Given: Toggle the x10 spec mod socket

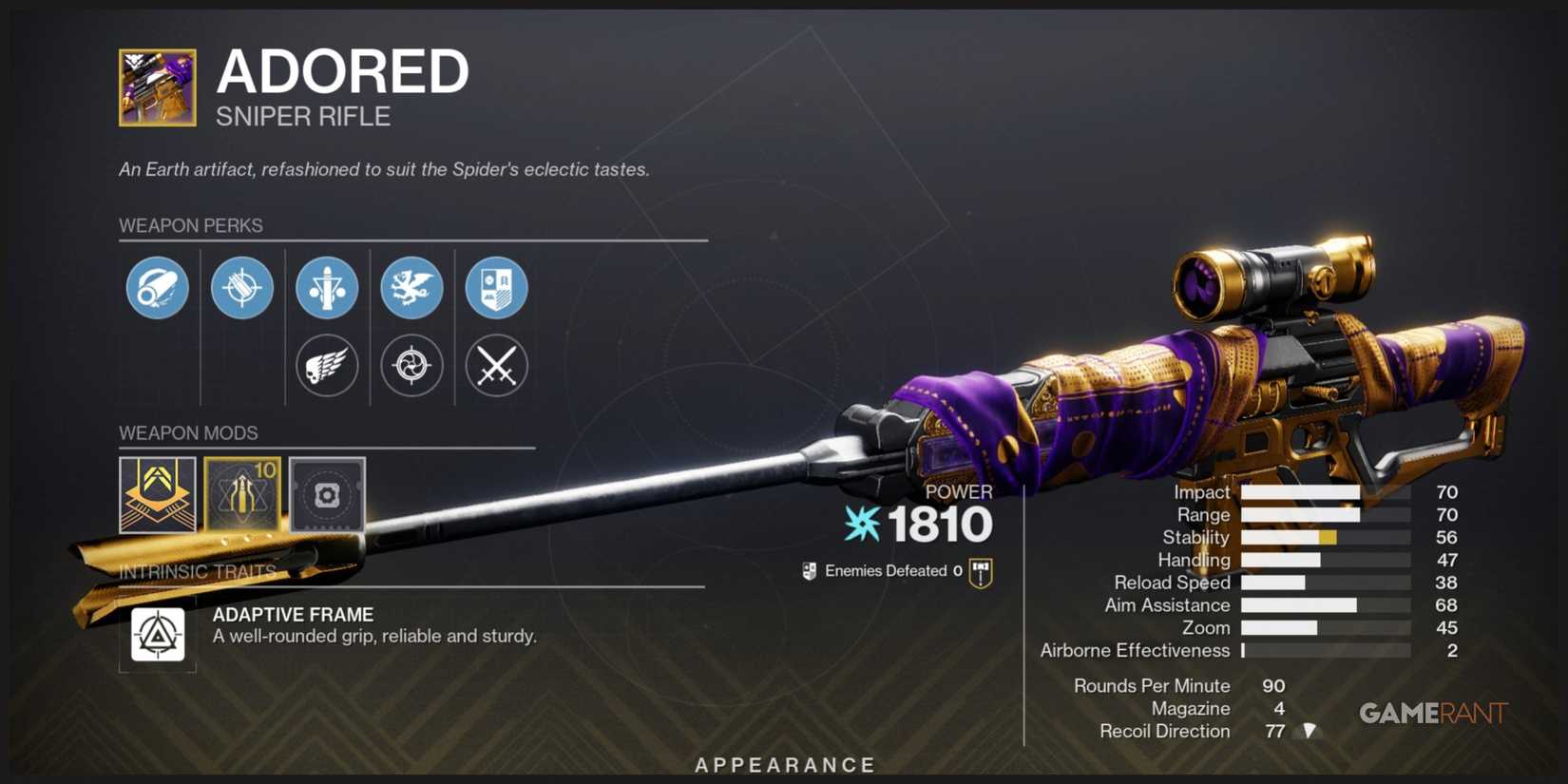Looking at the screenshot, I should [x=242, y=494].
